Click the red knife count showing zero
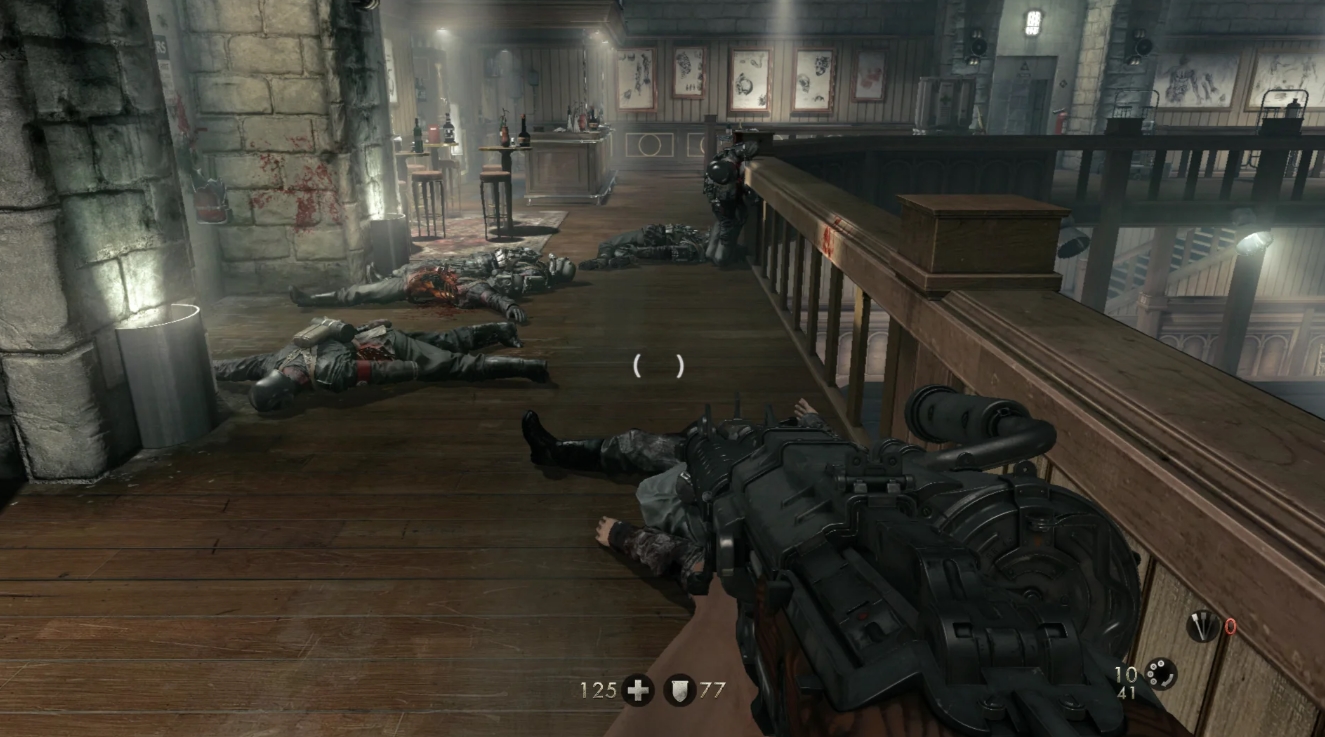 [1230, 627]
